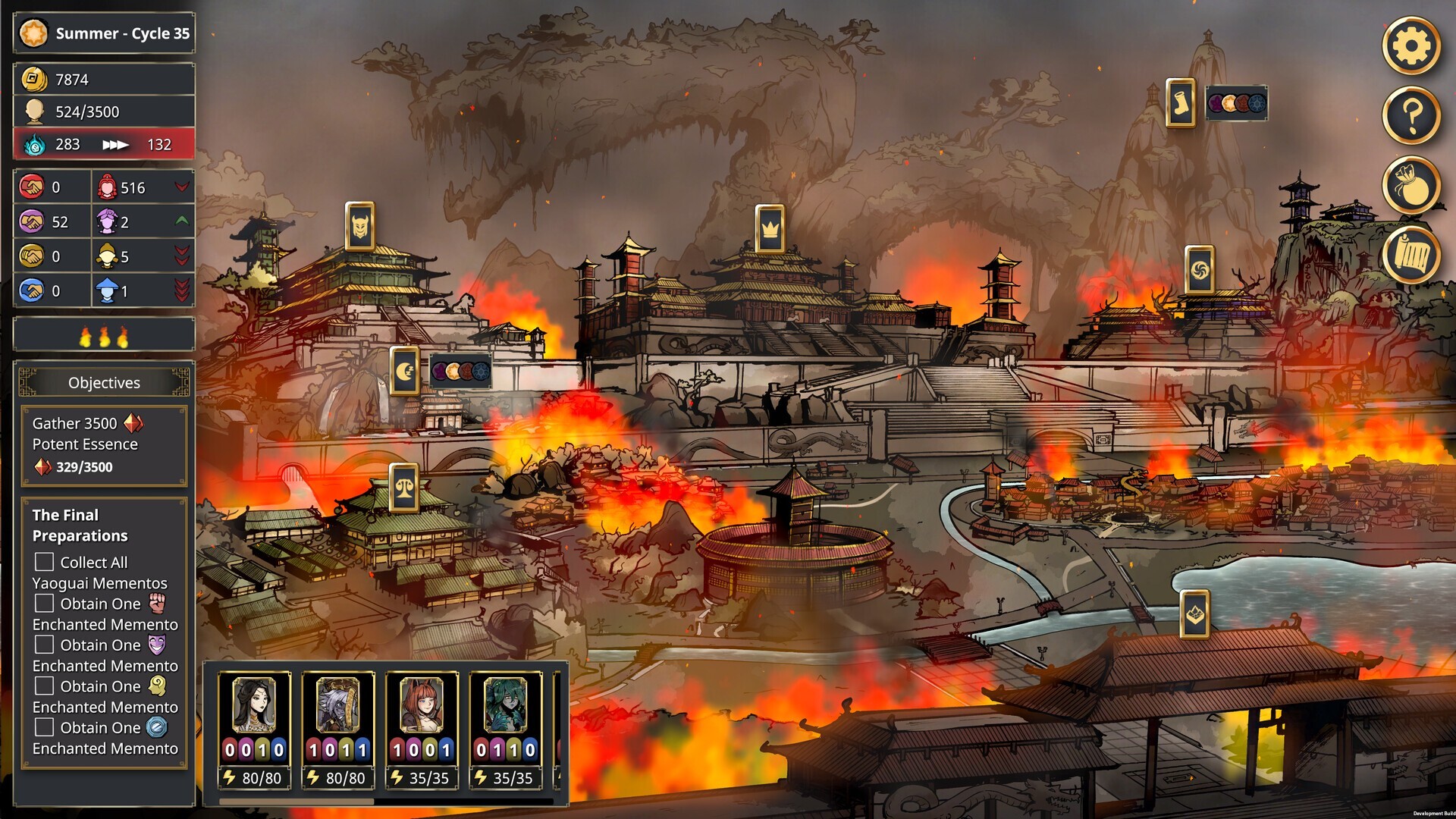Screen dimensions: 1456x819
Task: Check the purple mask Enchanted Memento objective
Action: pyautogui.click(x=43, y=645)
